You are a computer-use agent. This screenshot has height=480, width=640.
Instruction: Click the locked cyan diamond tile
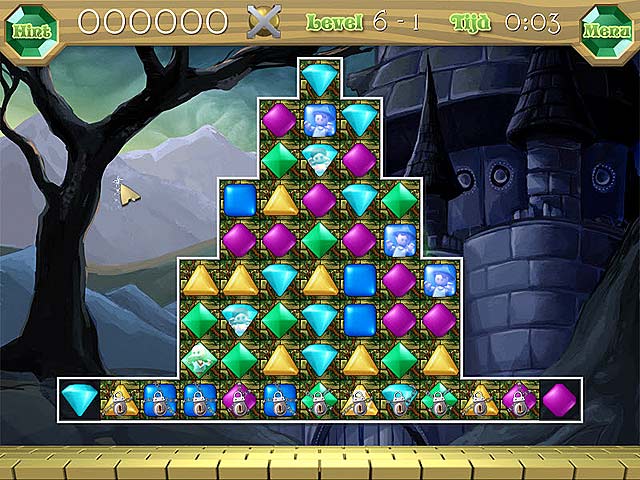[399, 398]
